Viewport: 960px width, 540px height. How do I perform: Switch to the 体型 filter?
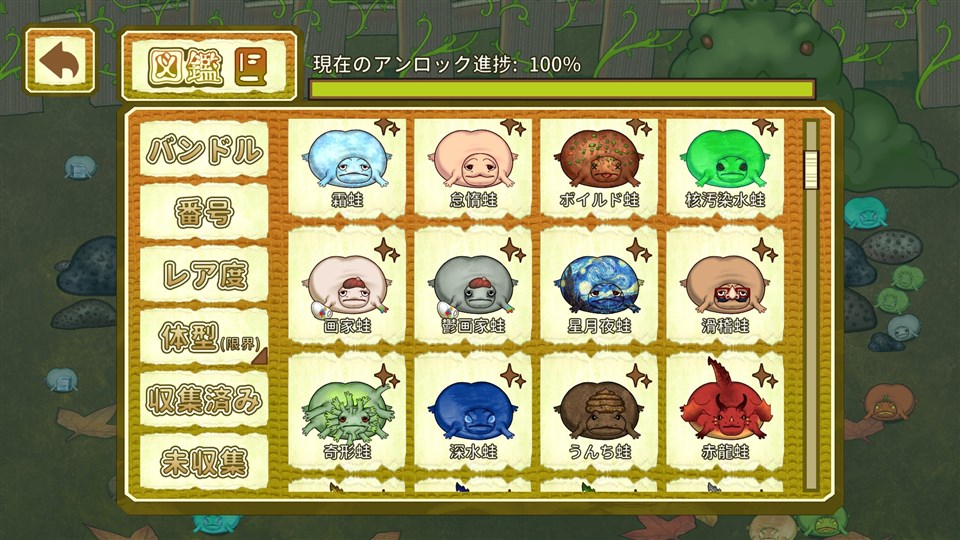204,339
